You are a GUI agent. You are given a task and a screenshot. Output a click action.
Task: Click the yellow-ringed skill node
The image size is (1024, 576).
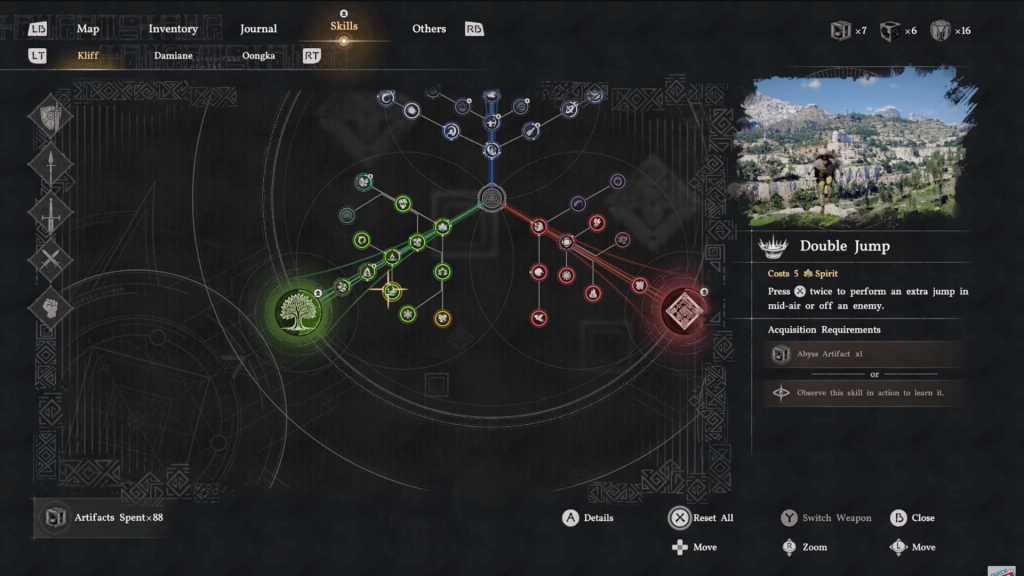pyautogui.click(x=442, y=318)
